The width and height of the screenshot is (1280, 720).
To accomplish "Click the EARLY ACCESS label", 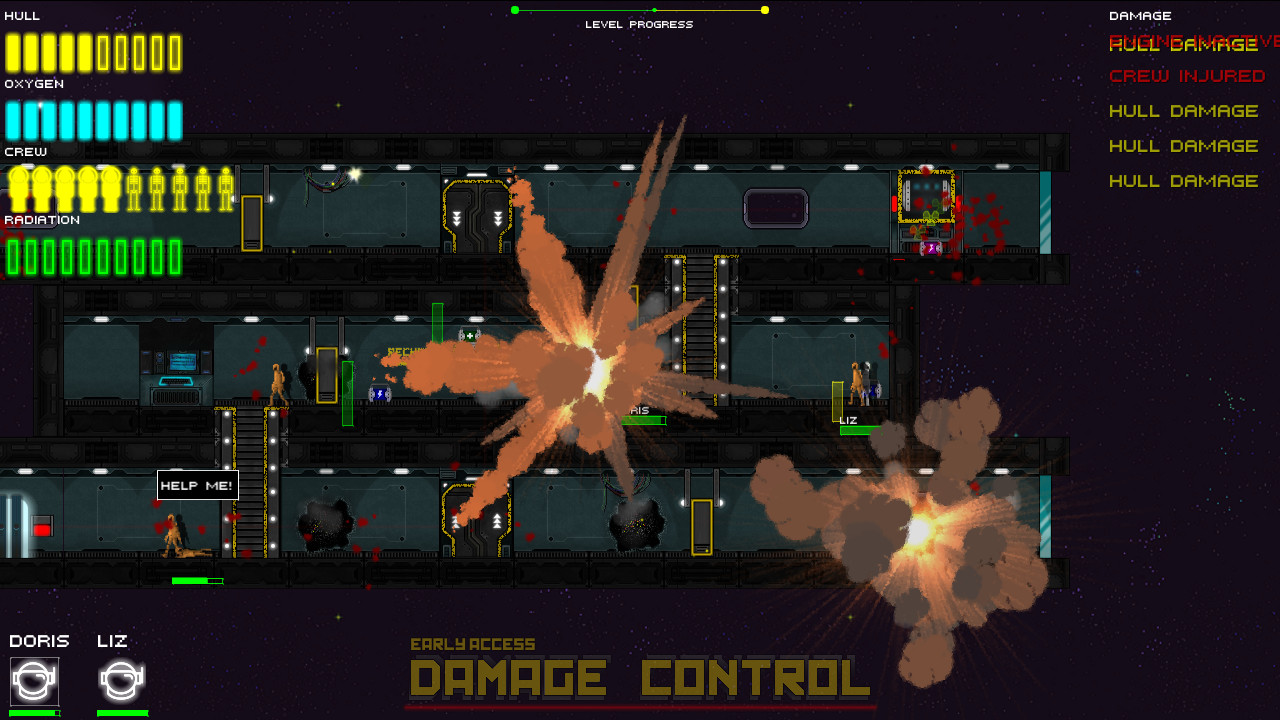I will [x=474, y=644].
